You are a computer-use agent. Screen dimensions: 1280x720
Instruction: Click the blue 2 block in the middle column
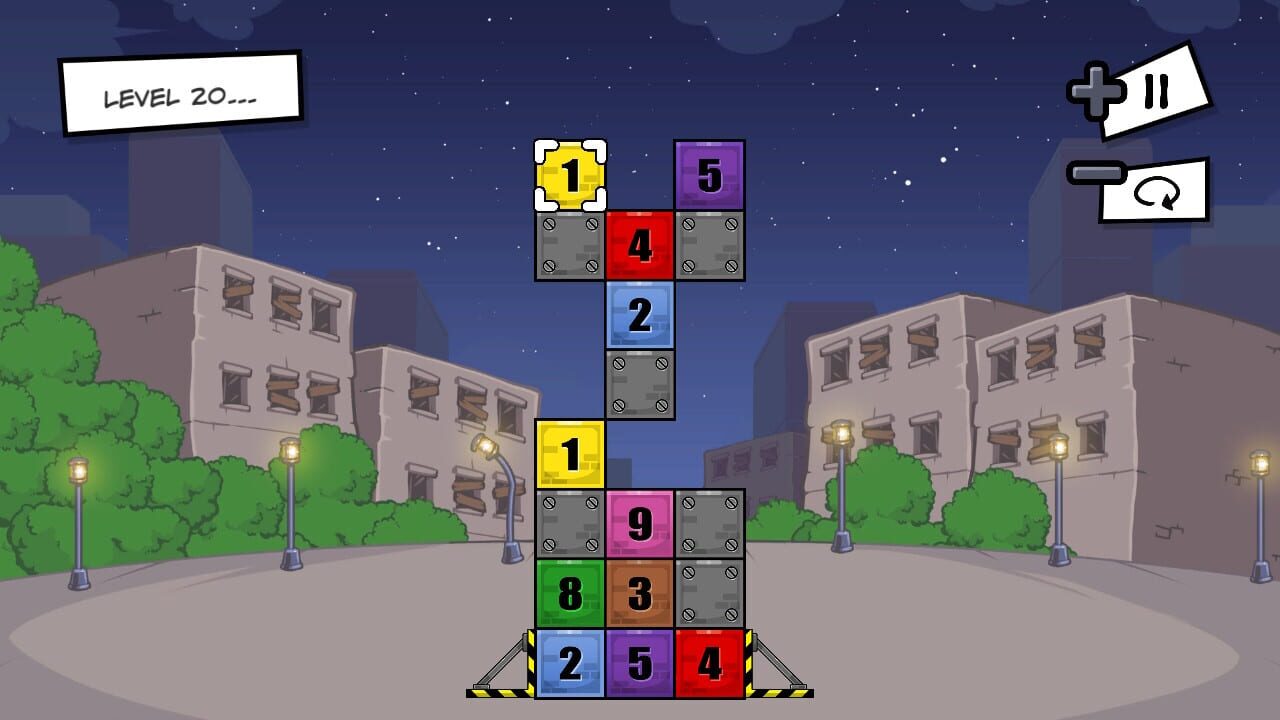point(640,314)
